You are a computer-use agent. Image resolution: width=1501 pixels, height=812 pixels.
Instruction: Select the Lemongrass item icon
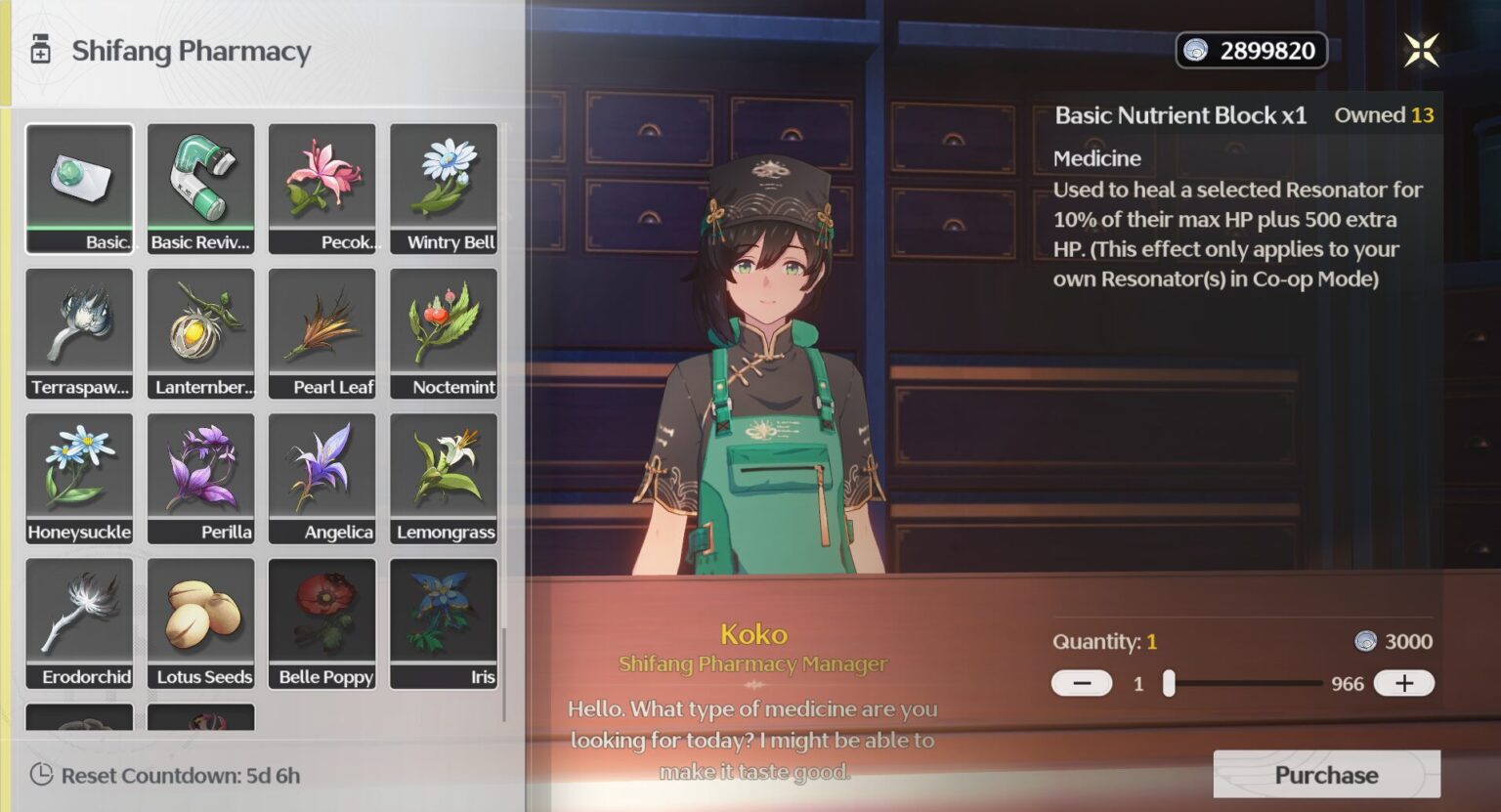pos(444,476)
